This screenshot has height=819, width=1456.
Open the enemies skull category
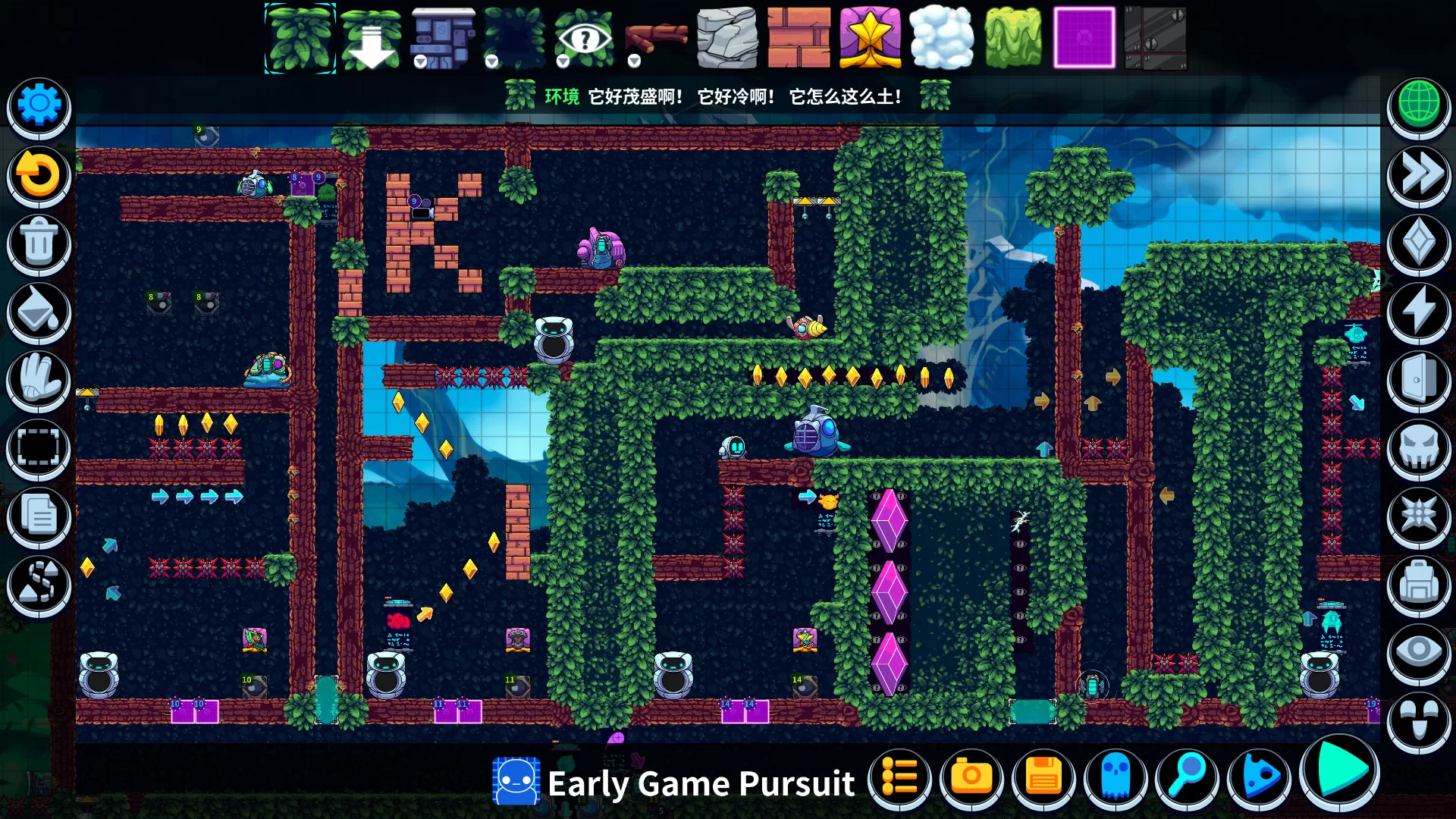click(1420, 447)
